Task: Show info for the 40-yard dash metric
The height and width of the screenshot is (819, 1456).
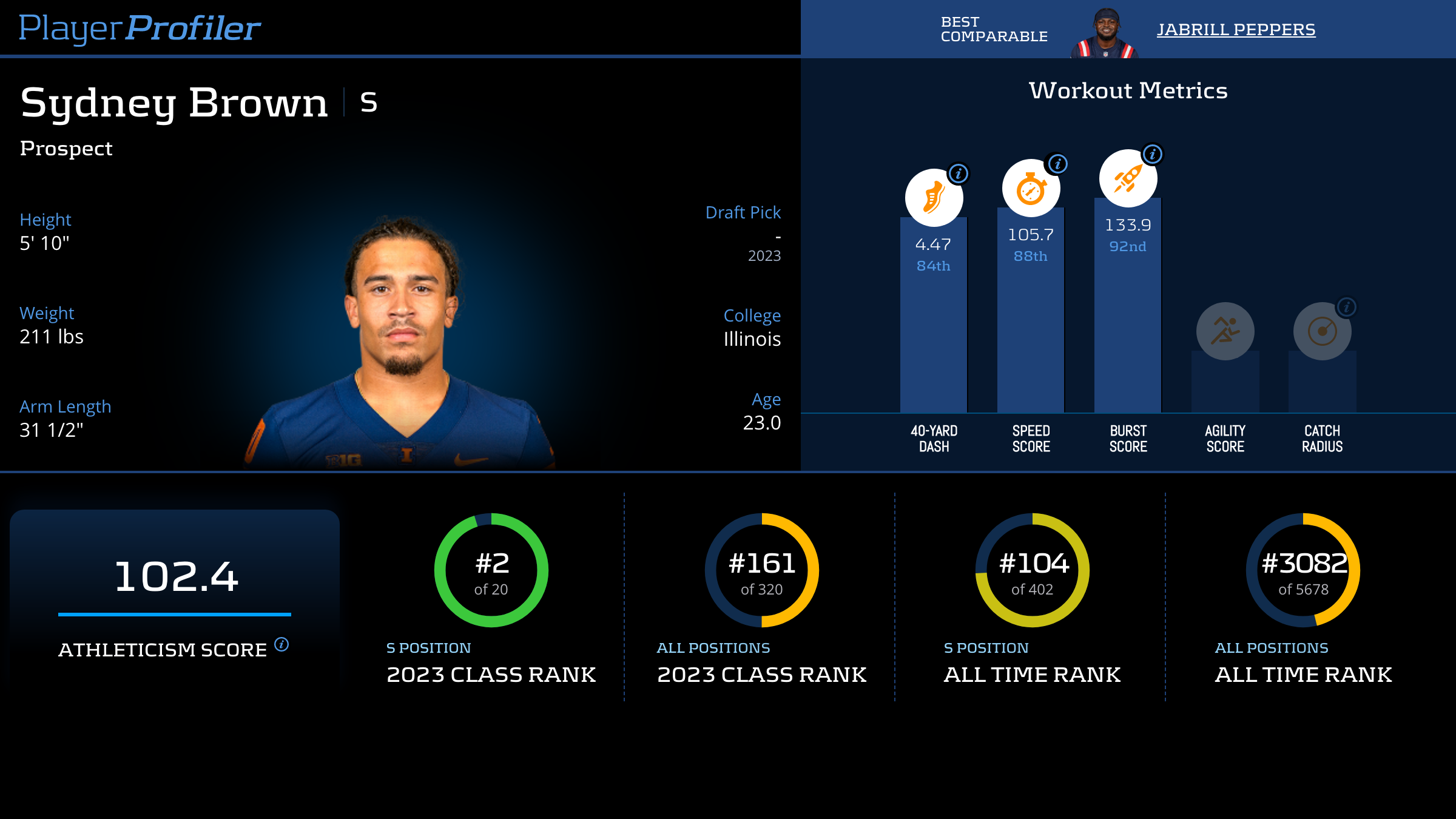Action: [959, 174]
